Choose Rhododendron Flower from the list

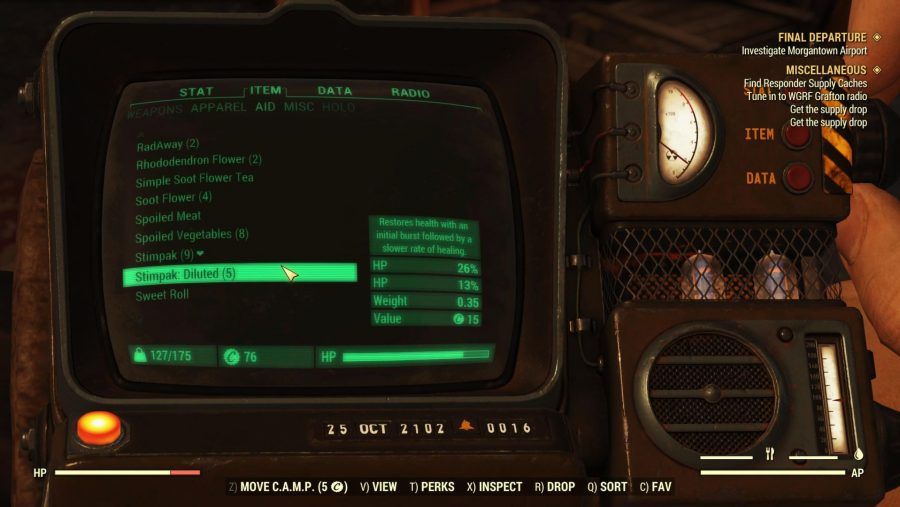point(198,160)
